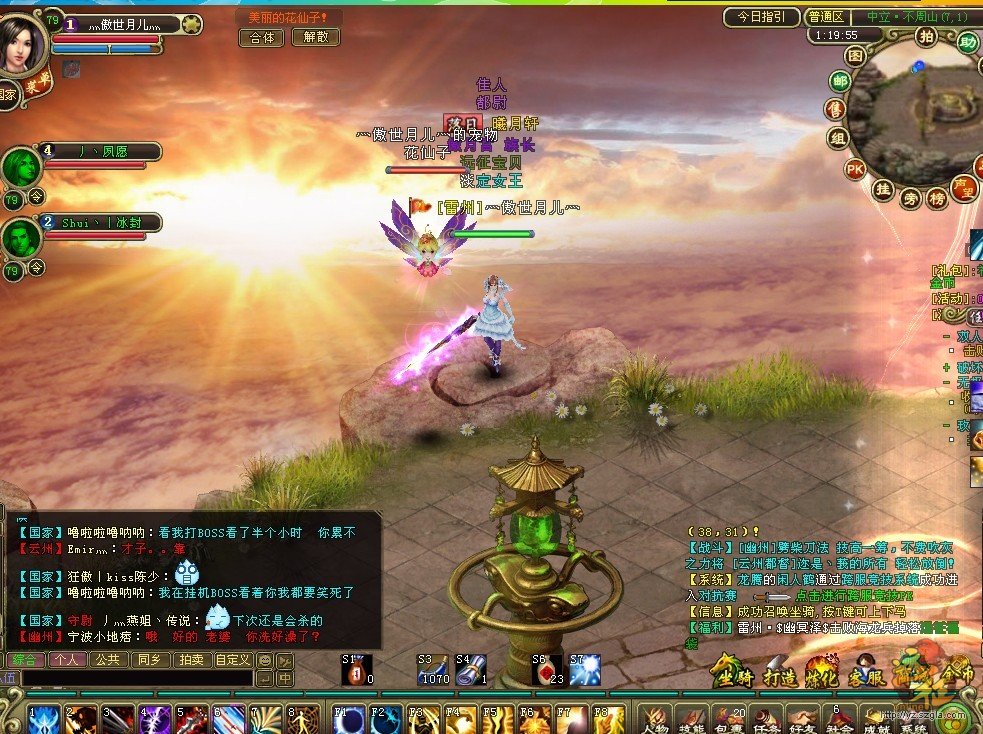
Task: Select the 公共 chat channel tab
Action: (x=107, y=660)
